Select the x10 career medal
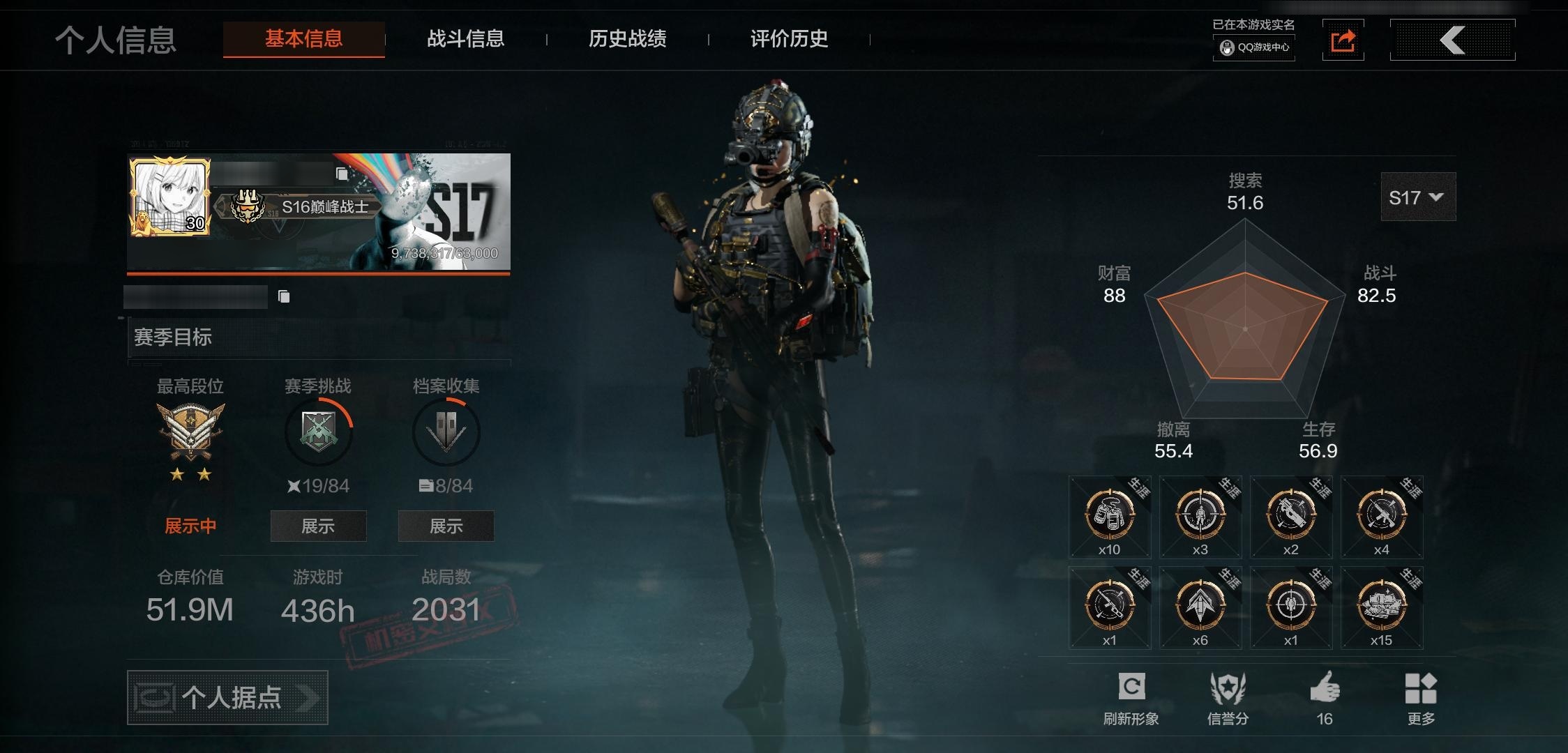 tap(1110, 517)
